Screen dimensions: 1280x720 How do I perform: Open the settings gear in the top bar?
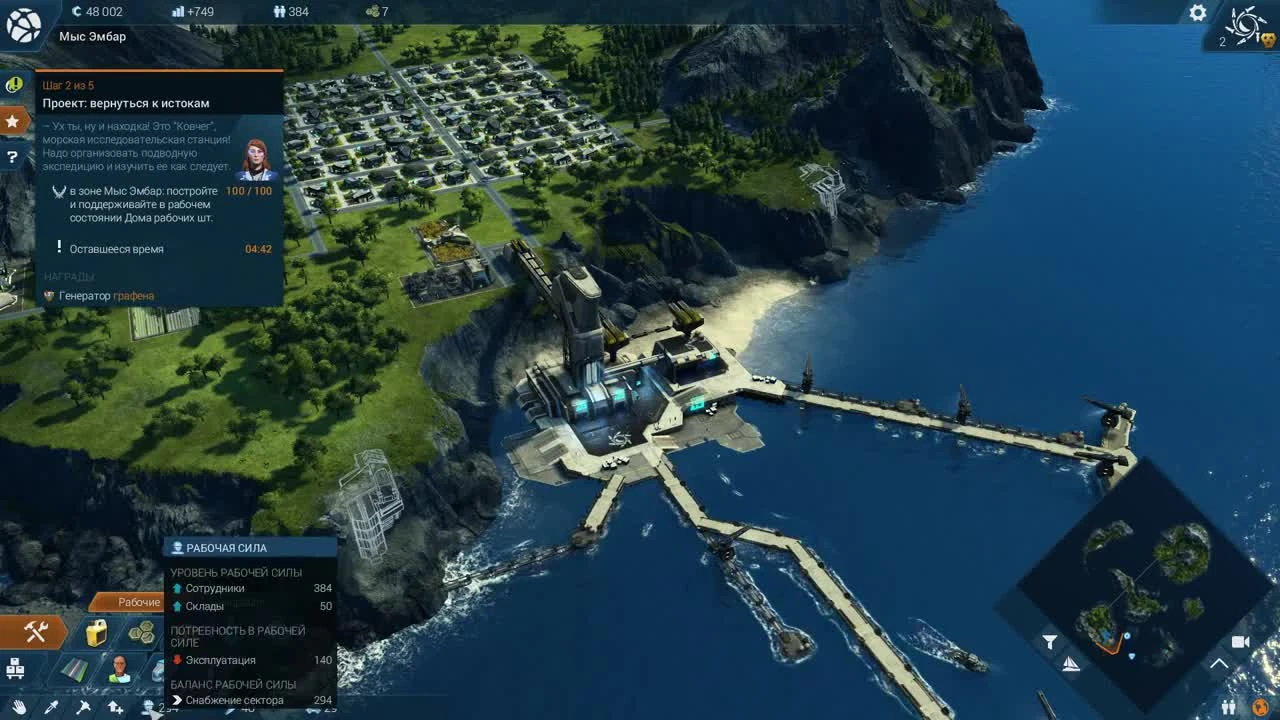pos(1197,13)
